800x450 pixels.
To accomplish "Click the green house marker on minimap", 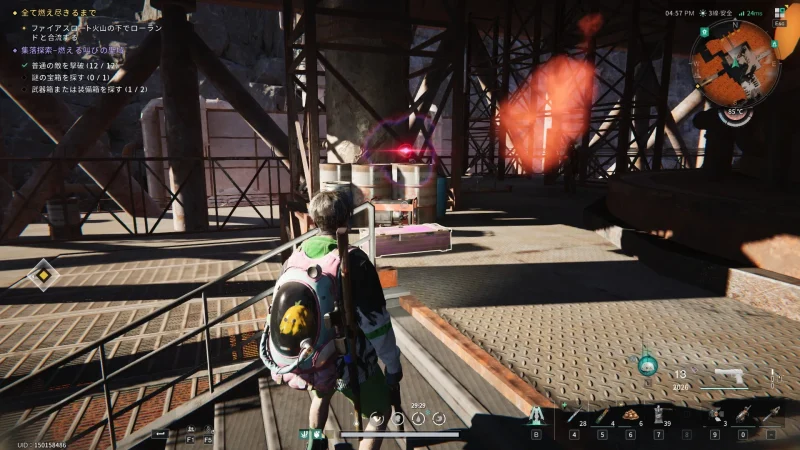I will click(705, 31).
